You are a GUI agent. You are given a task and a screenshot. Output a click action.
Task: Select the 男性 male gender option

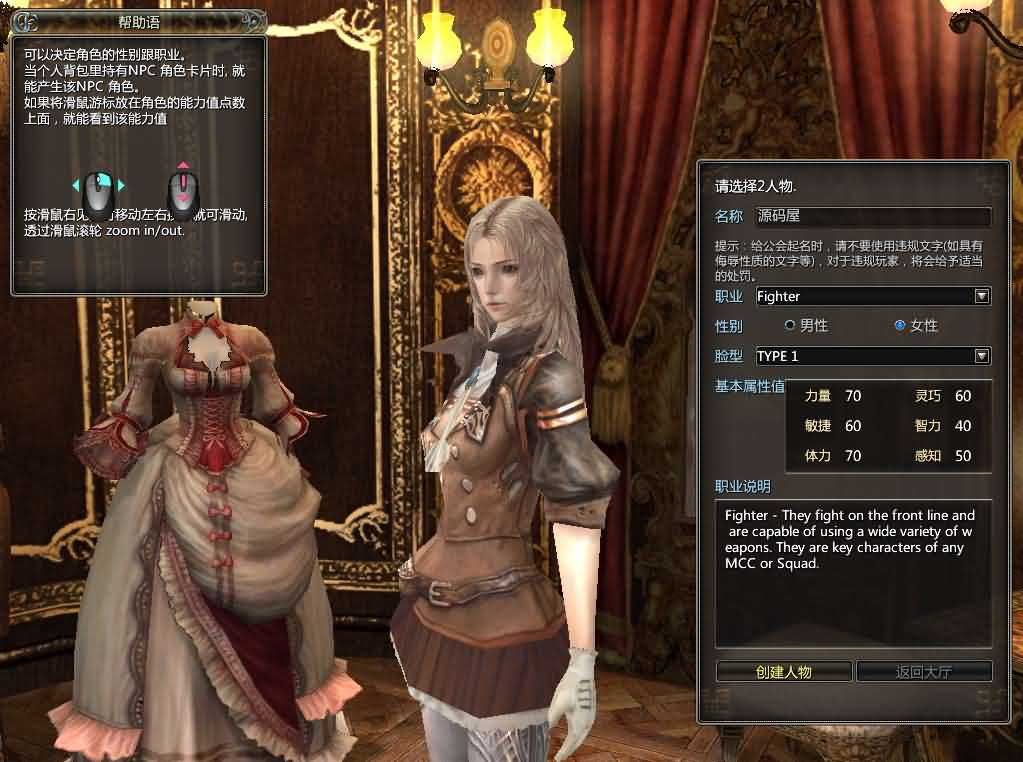[790, 325]
